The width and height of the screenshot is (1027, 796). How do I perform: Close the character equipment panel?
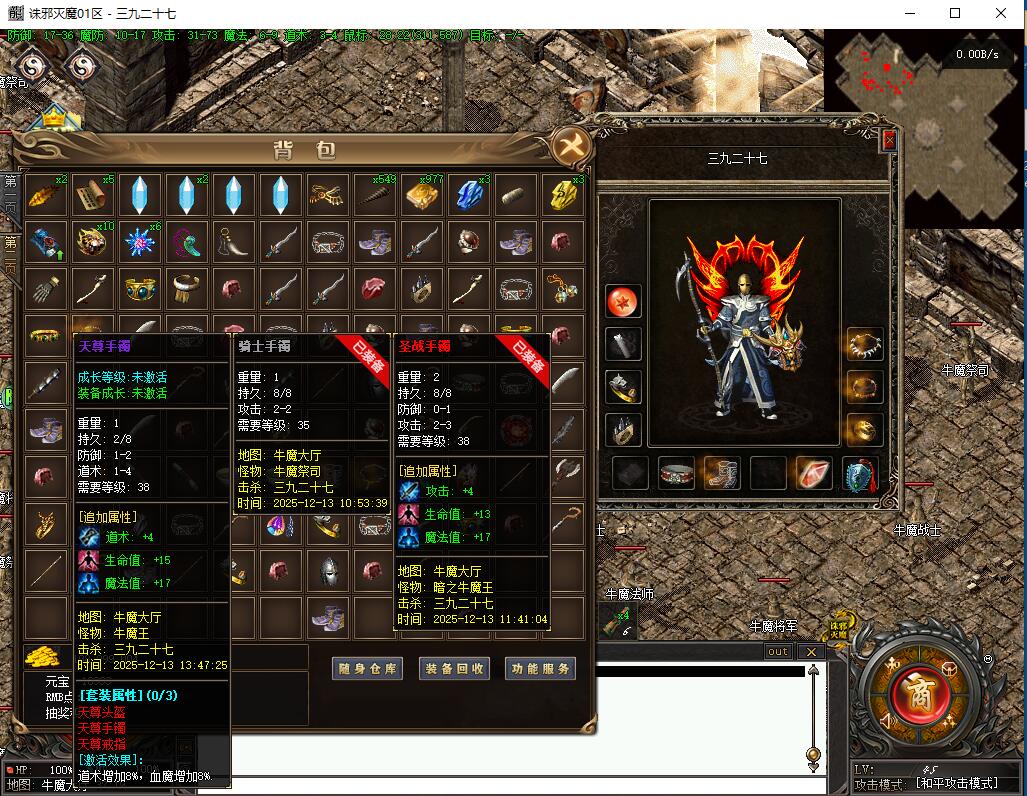click(889, 141)
